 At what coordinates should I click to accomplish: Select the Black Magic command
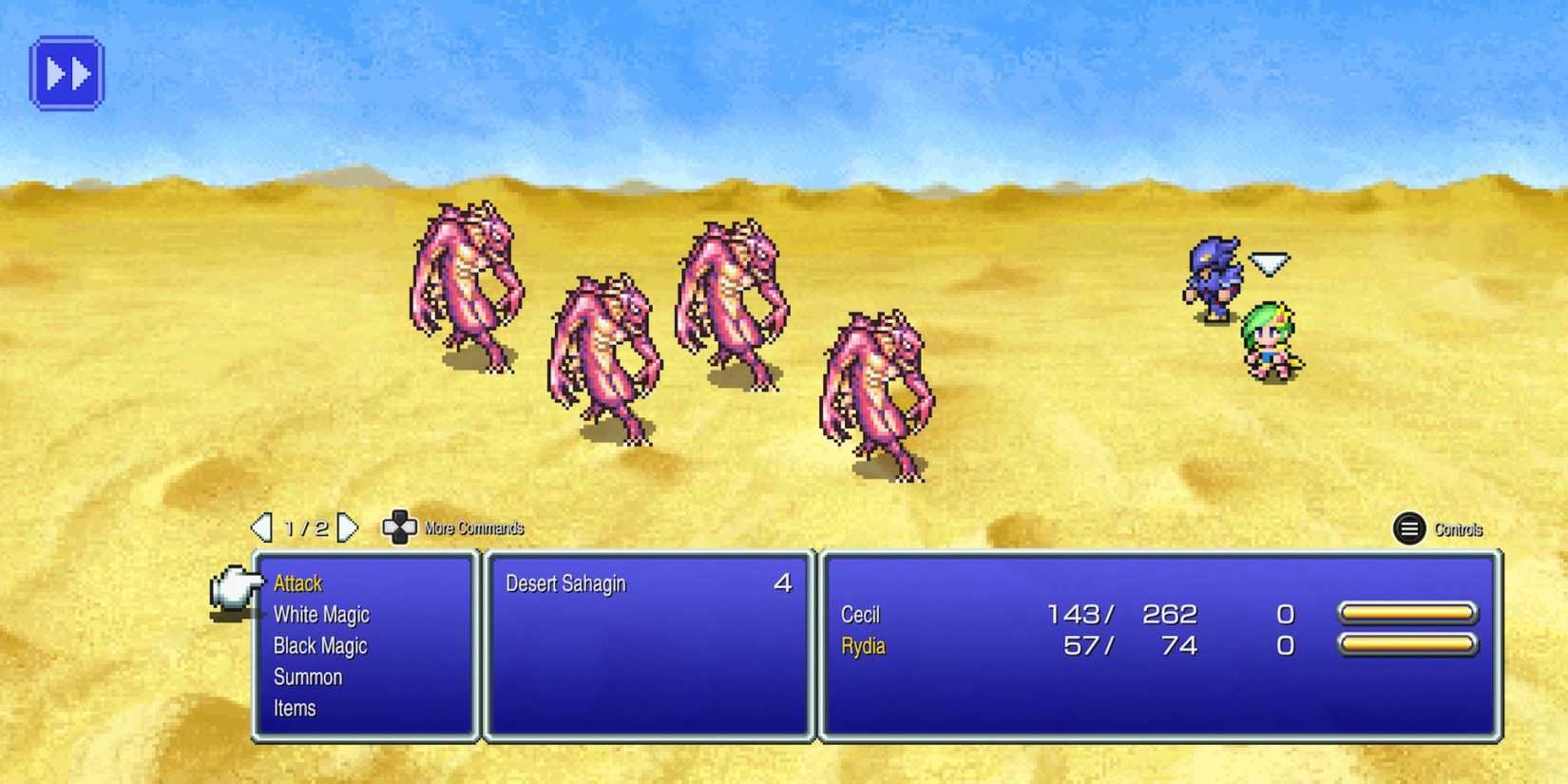click(x=320, y=646)
